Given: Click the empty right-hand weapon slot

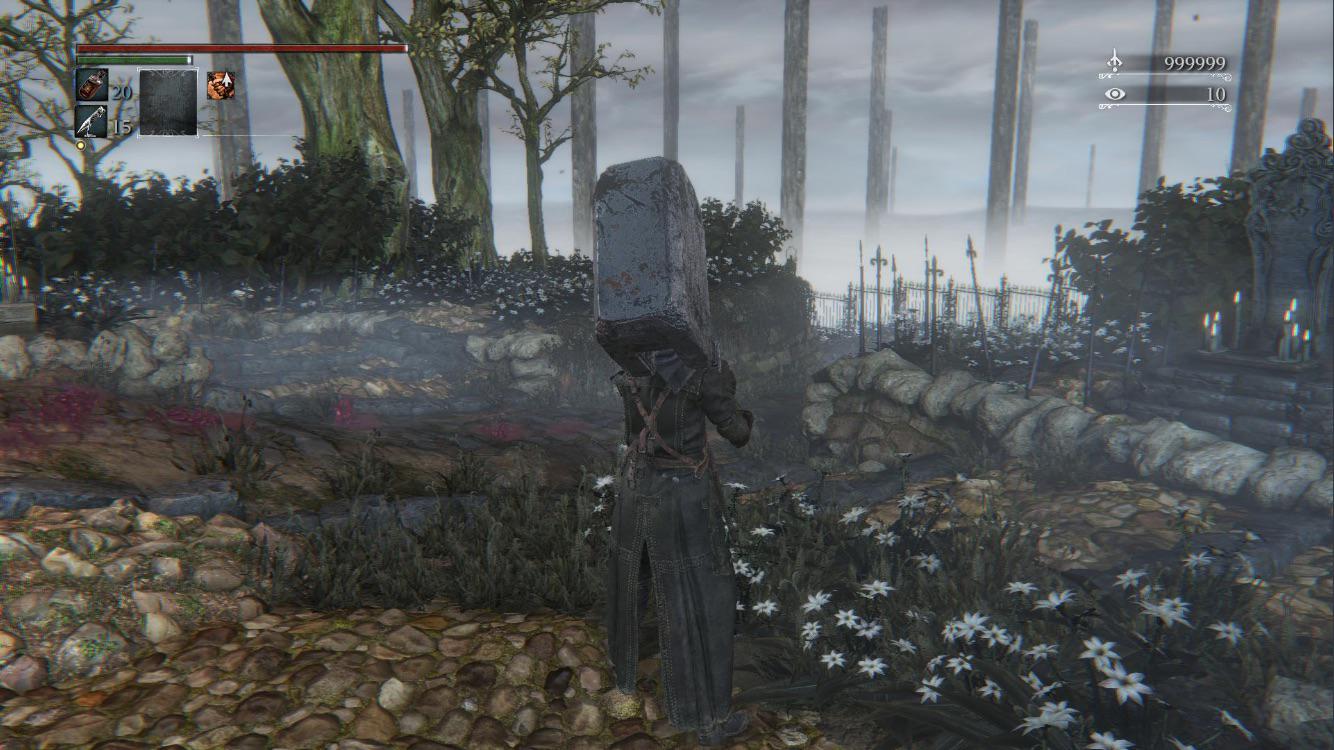Looking at the screenshot, I should 167,102.
